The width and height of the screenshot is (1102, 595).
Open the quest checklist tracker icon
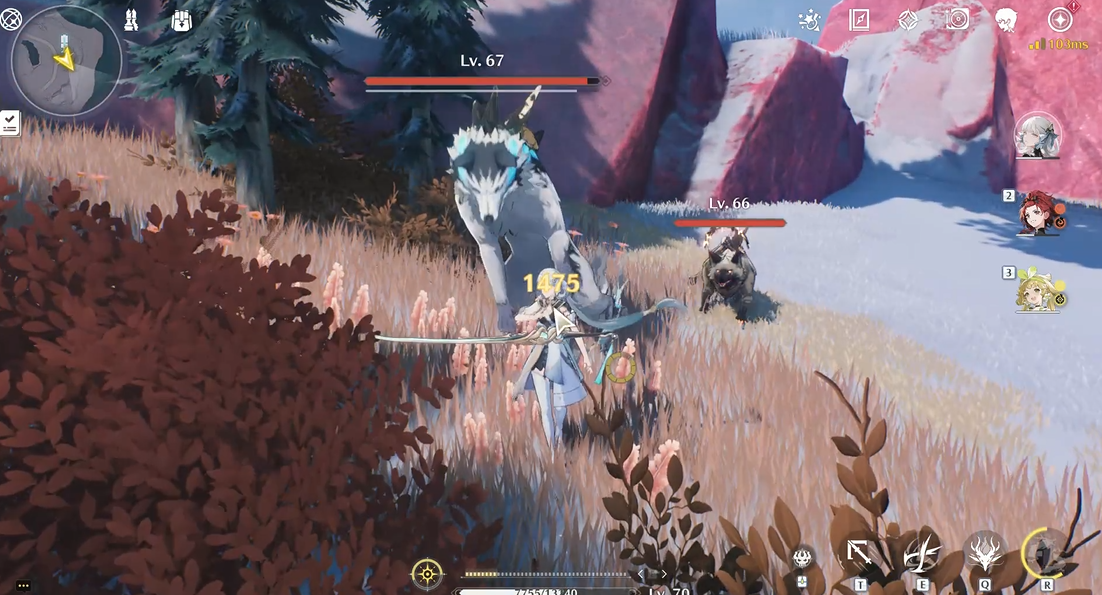10,122
